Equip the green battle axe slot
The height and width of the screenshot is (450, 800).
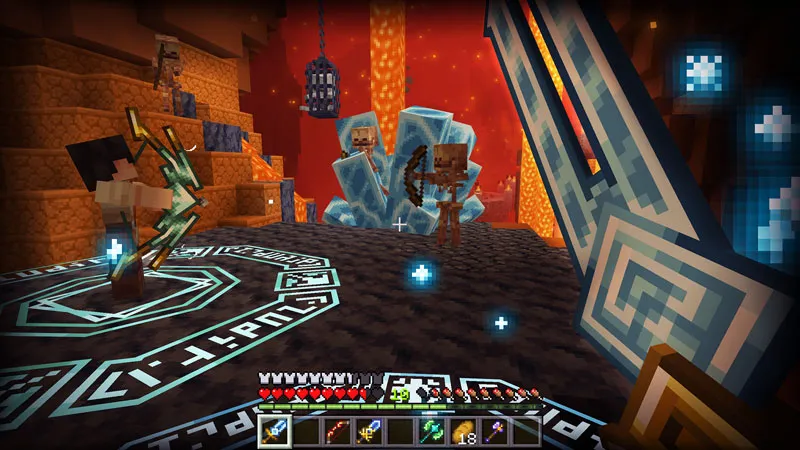pos(432,431)
